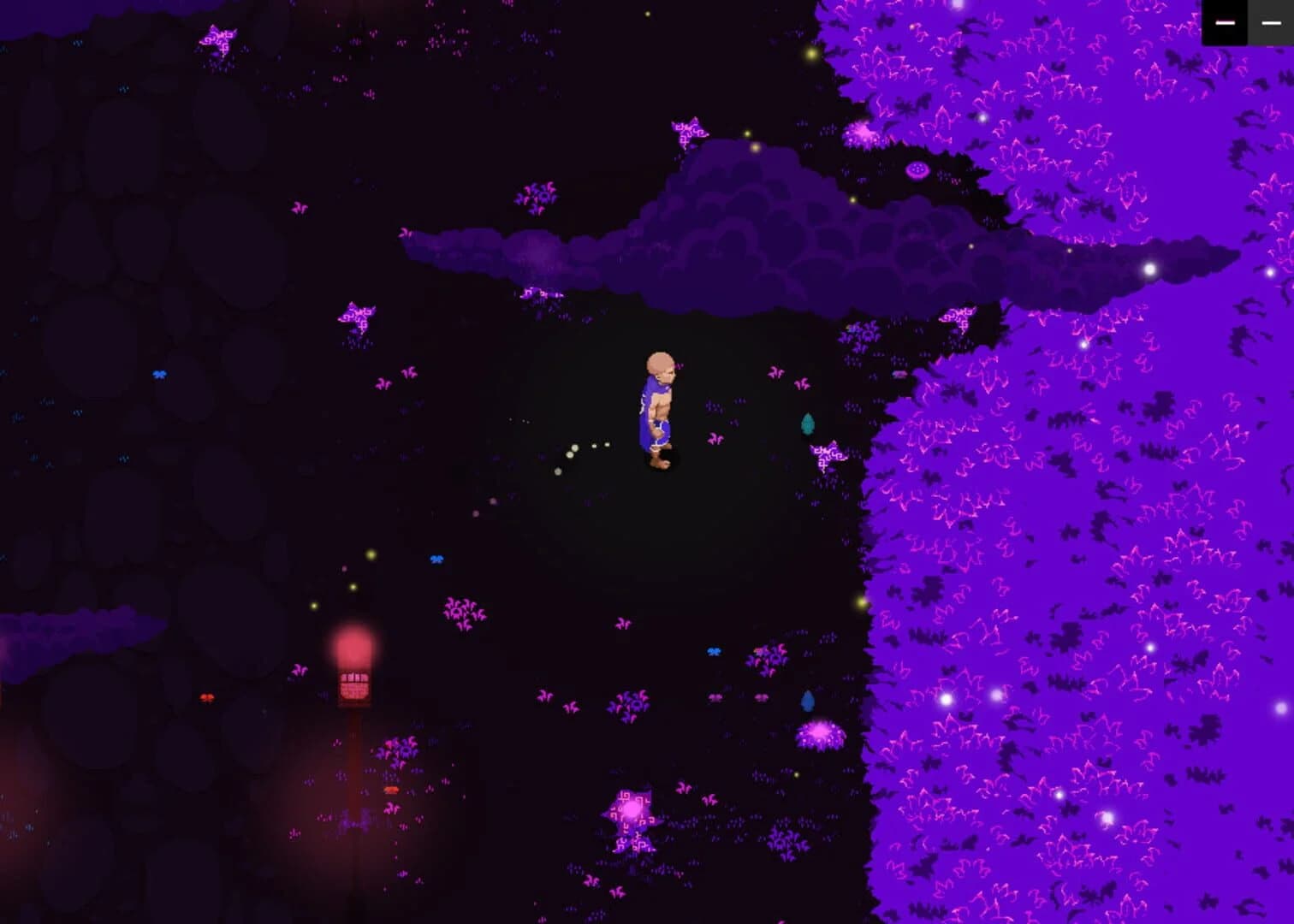Click the leftmost dash button in the top-right corner
The height and width of the screenshot is (924, 1294).
1227,23
